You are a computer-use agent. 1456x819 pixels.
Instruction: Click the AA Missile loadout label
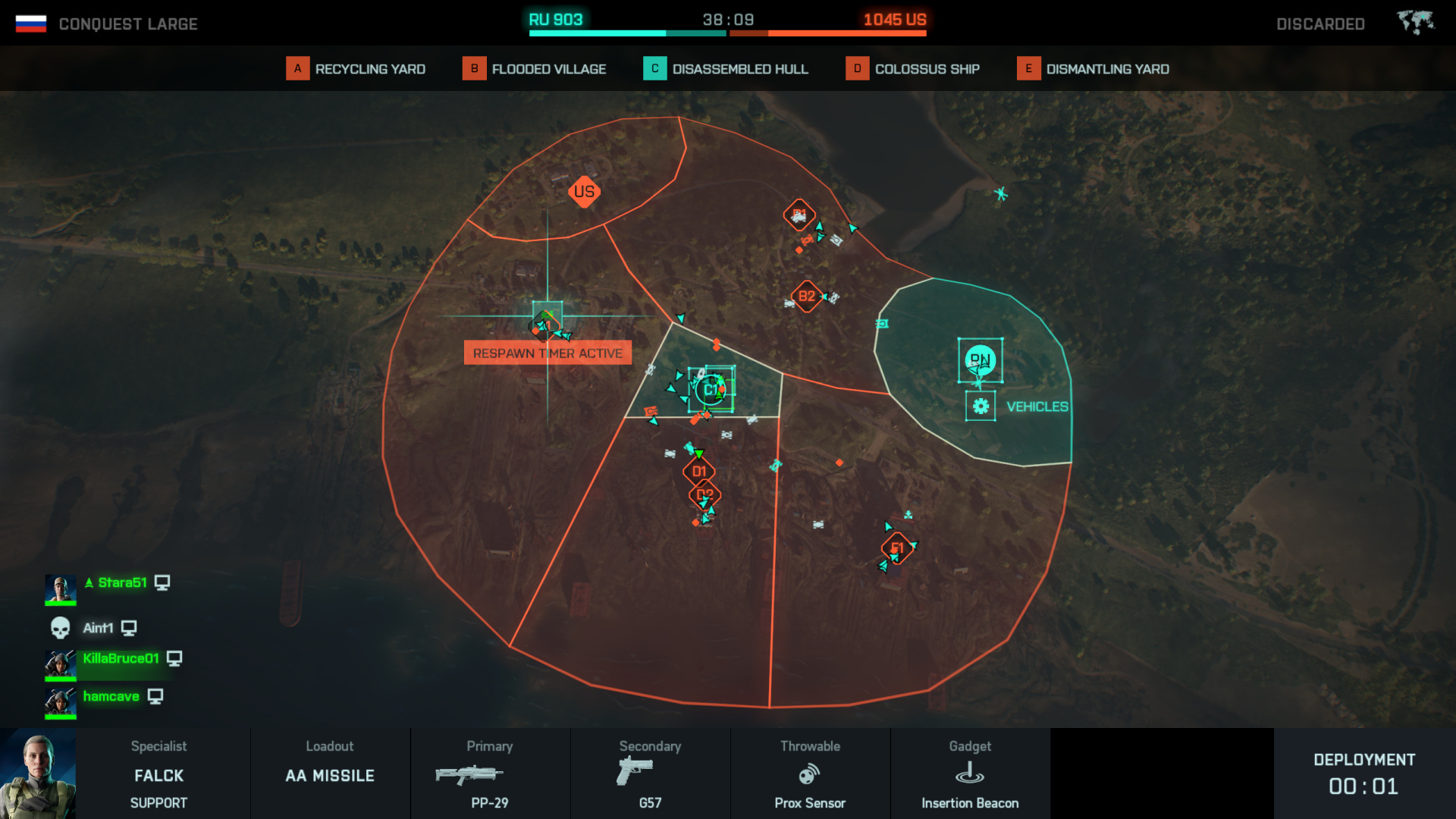point(329,775)
